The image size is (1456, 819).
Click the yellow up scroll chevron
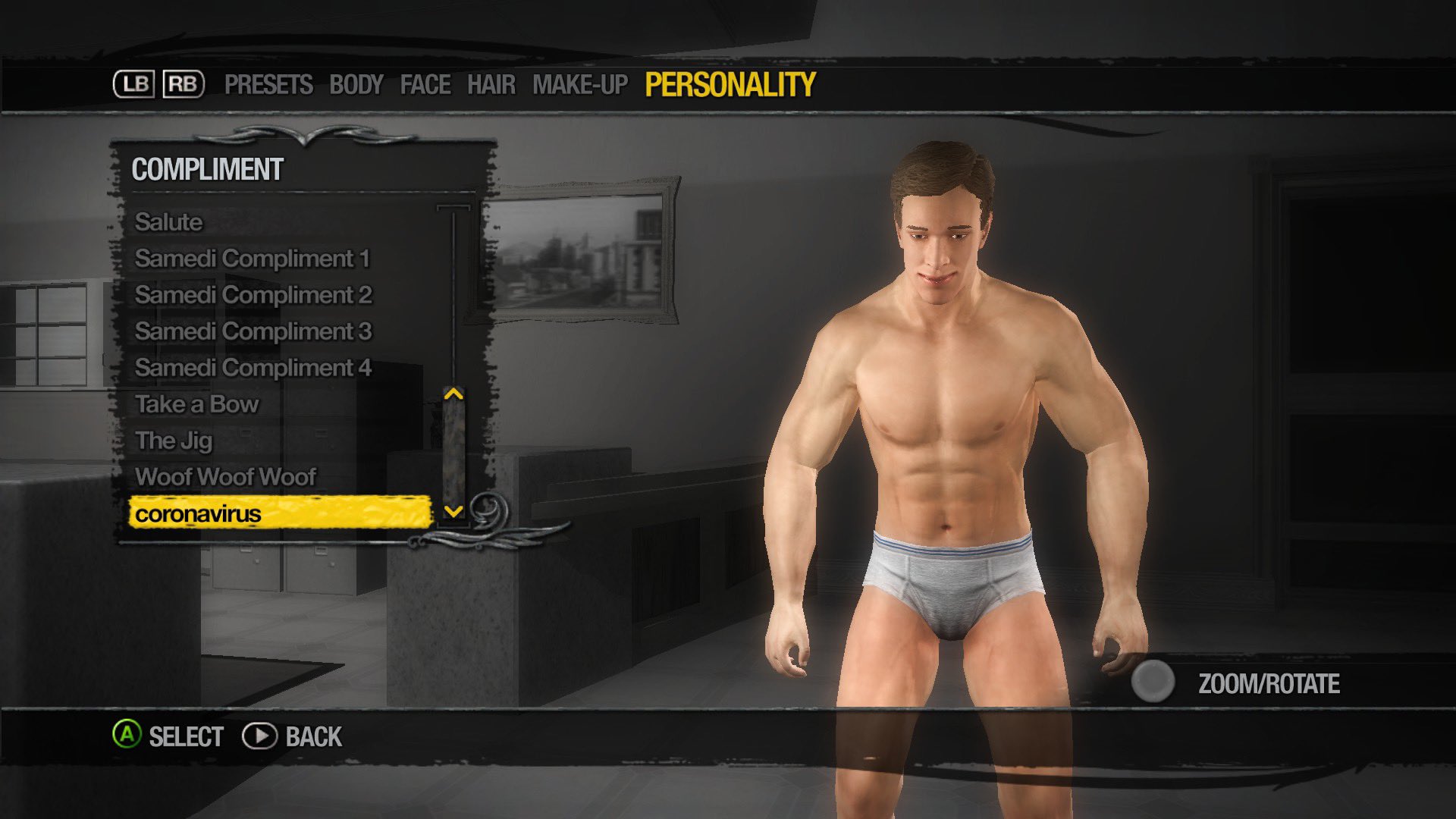tap(453, 394)
